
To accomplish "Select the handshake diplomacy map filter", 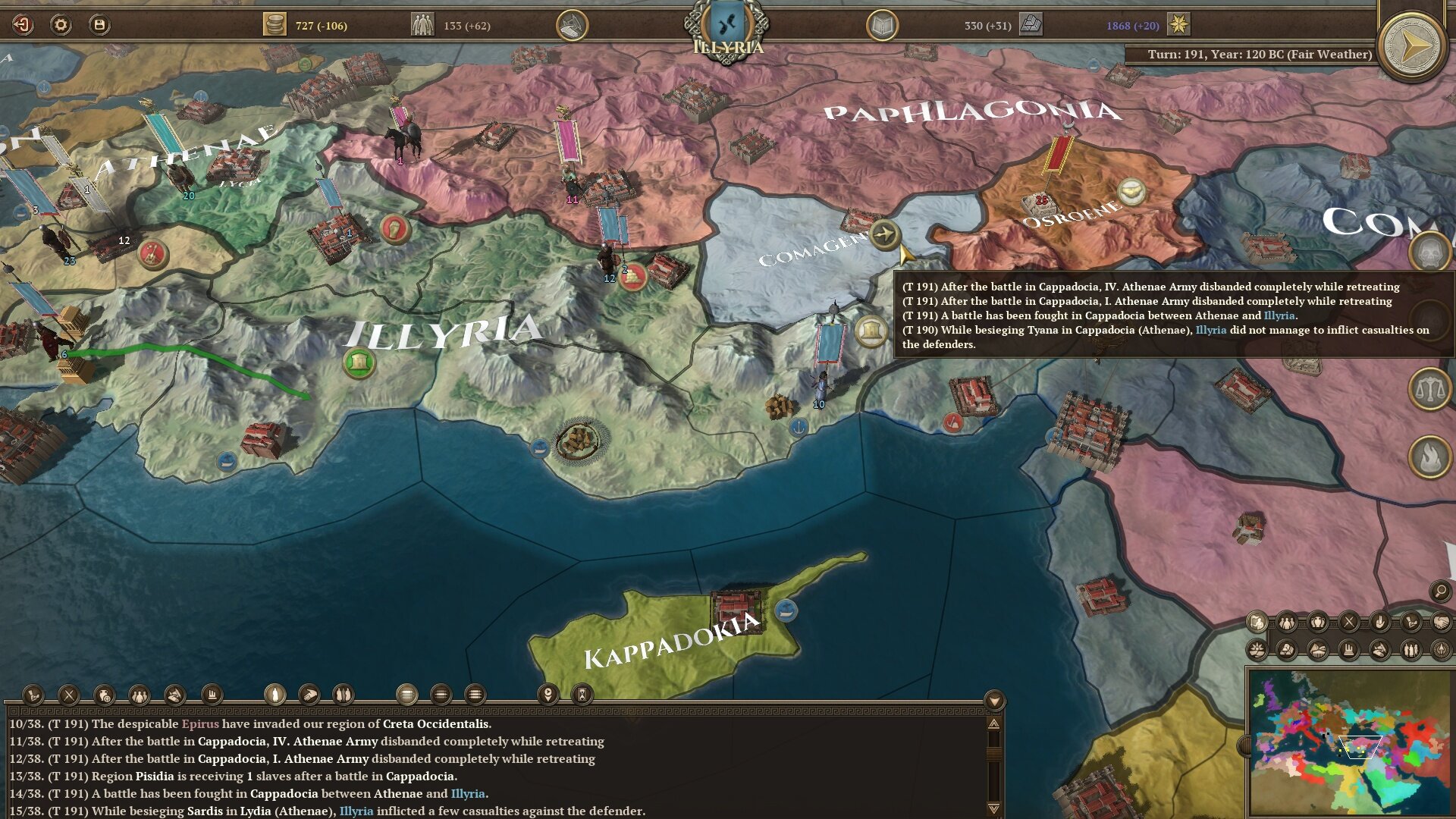I will point(1440,623).
